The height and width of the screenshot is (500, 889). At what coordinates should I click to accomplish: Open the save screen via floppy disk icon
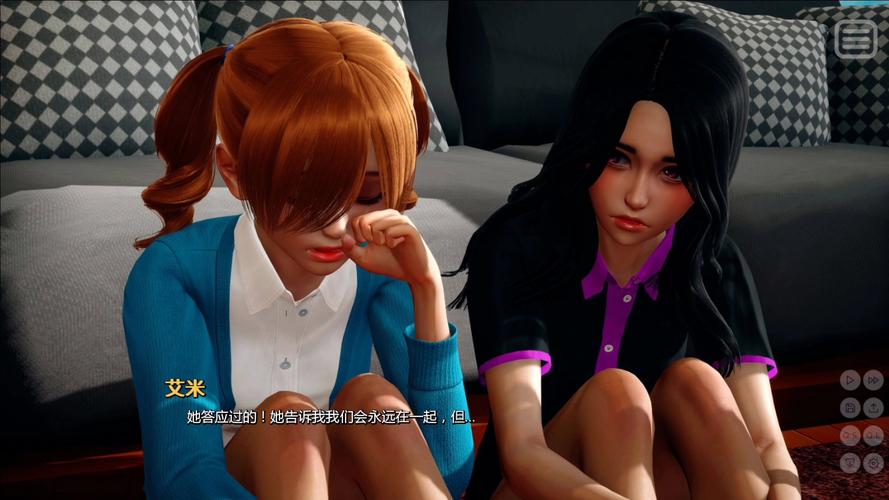[848, 407]
